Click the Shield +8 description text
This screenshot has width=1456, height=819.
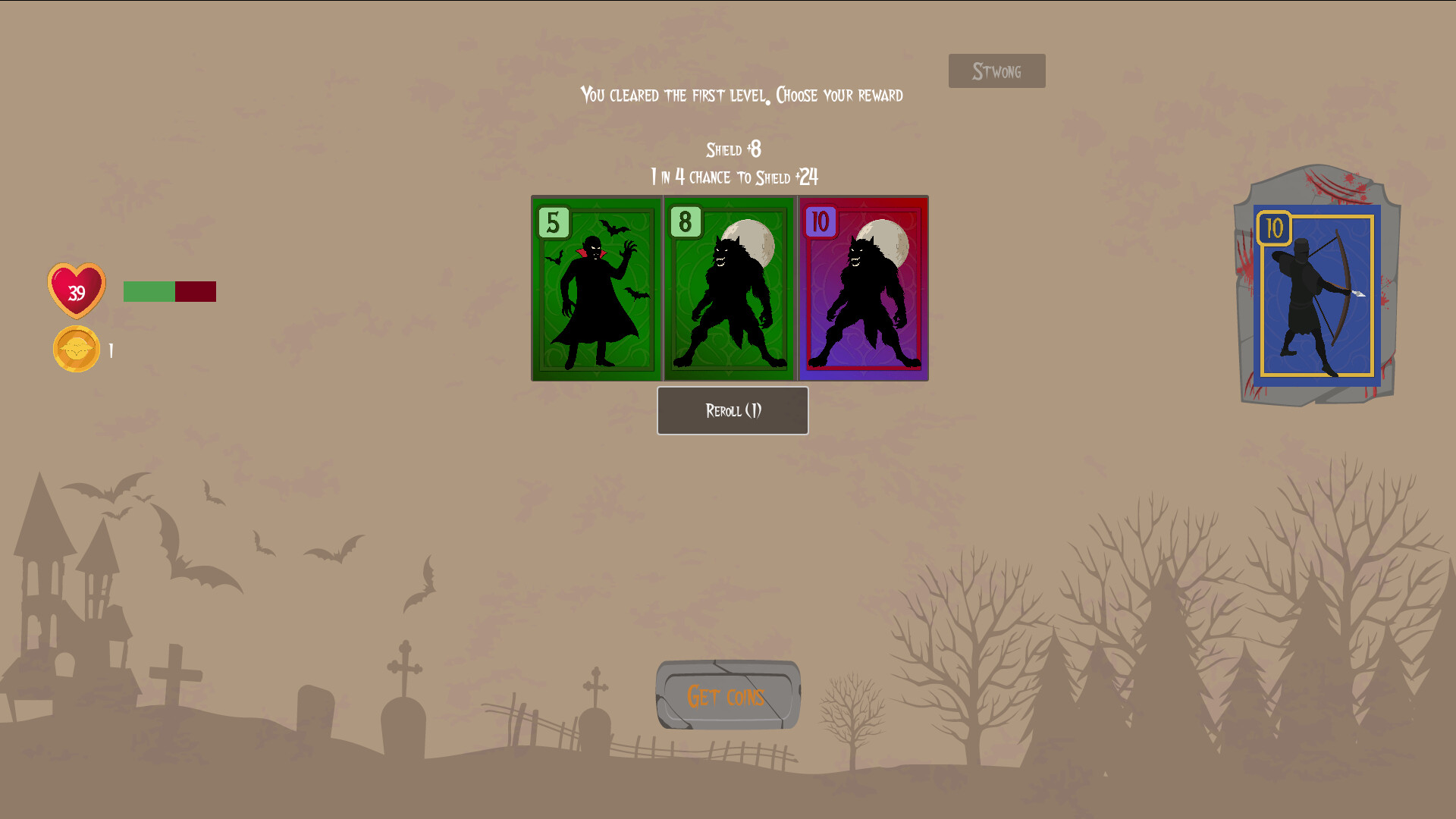pyautogui.click(x=733, y=150)
